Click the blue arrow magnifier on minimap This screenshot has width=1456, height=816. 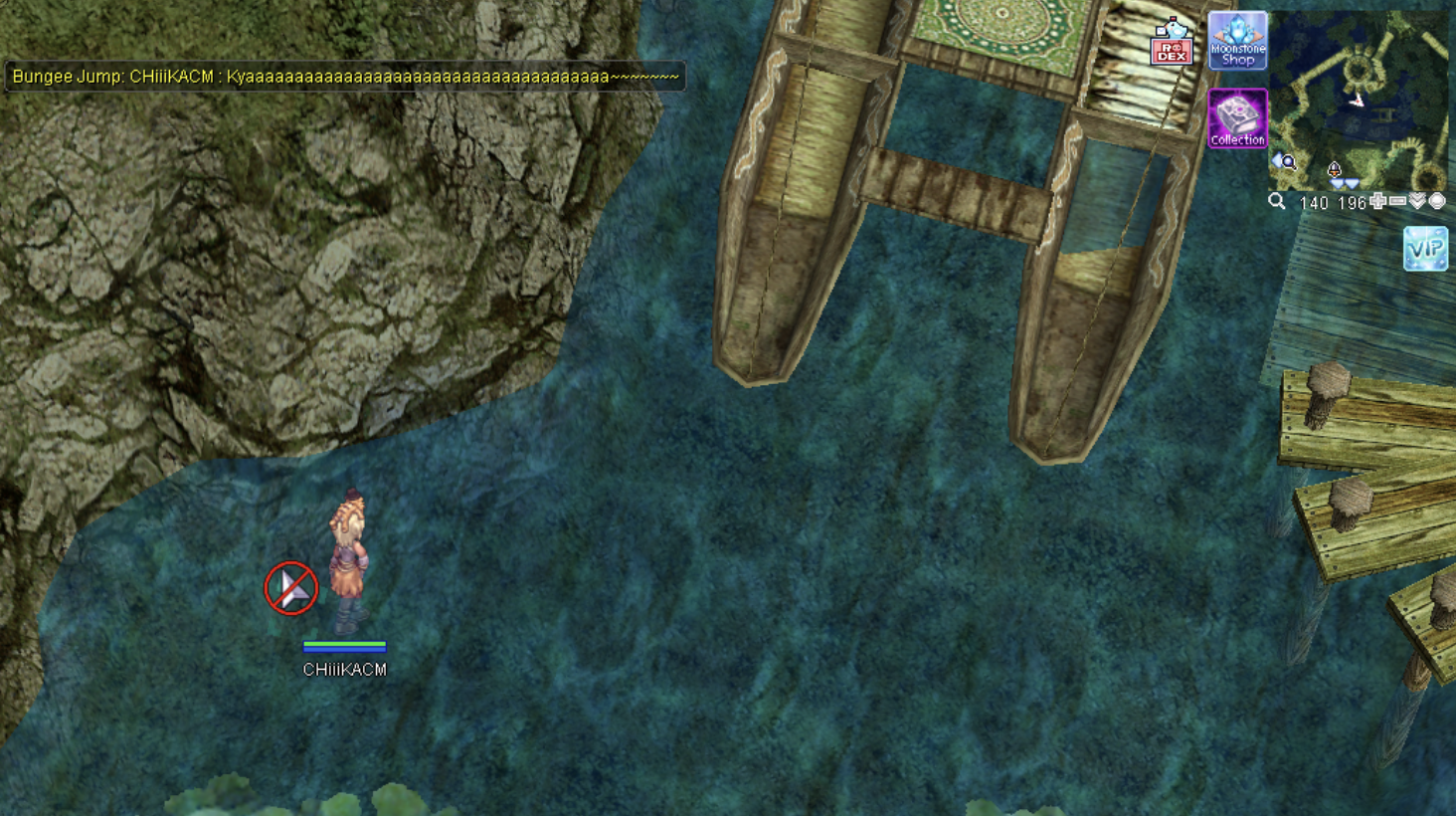[x=1284, y=161]
